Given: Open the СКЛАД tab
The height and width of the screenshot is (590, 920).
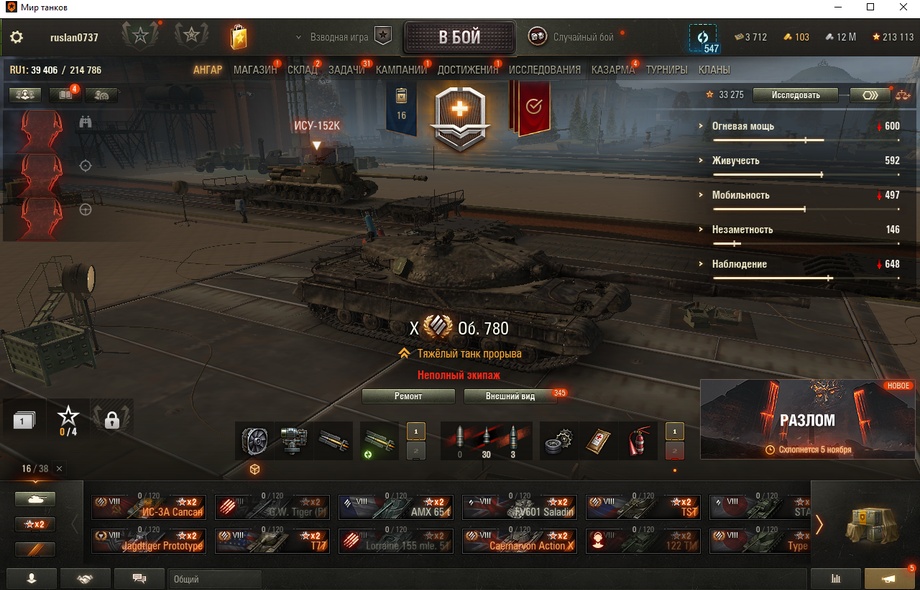Looking at the screenshot, I should tap(301, 70).
